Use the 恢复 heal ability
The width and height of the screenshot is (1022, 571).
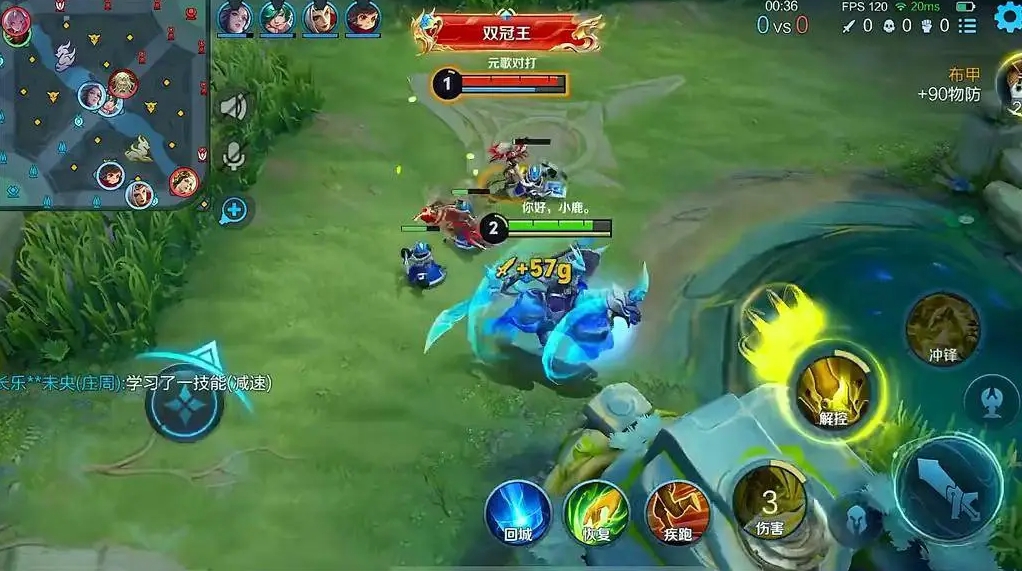pyautogui.click(x=596, y=512)
